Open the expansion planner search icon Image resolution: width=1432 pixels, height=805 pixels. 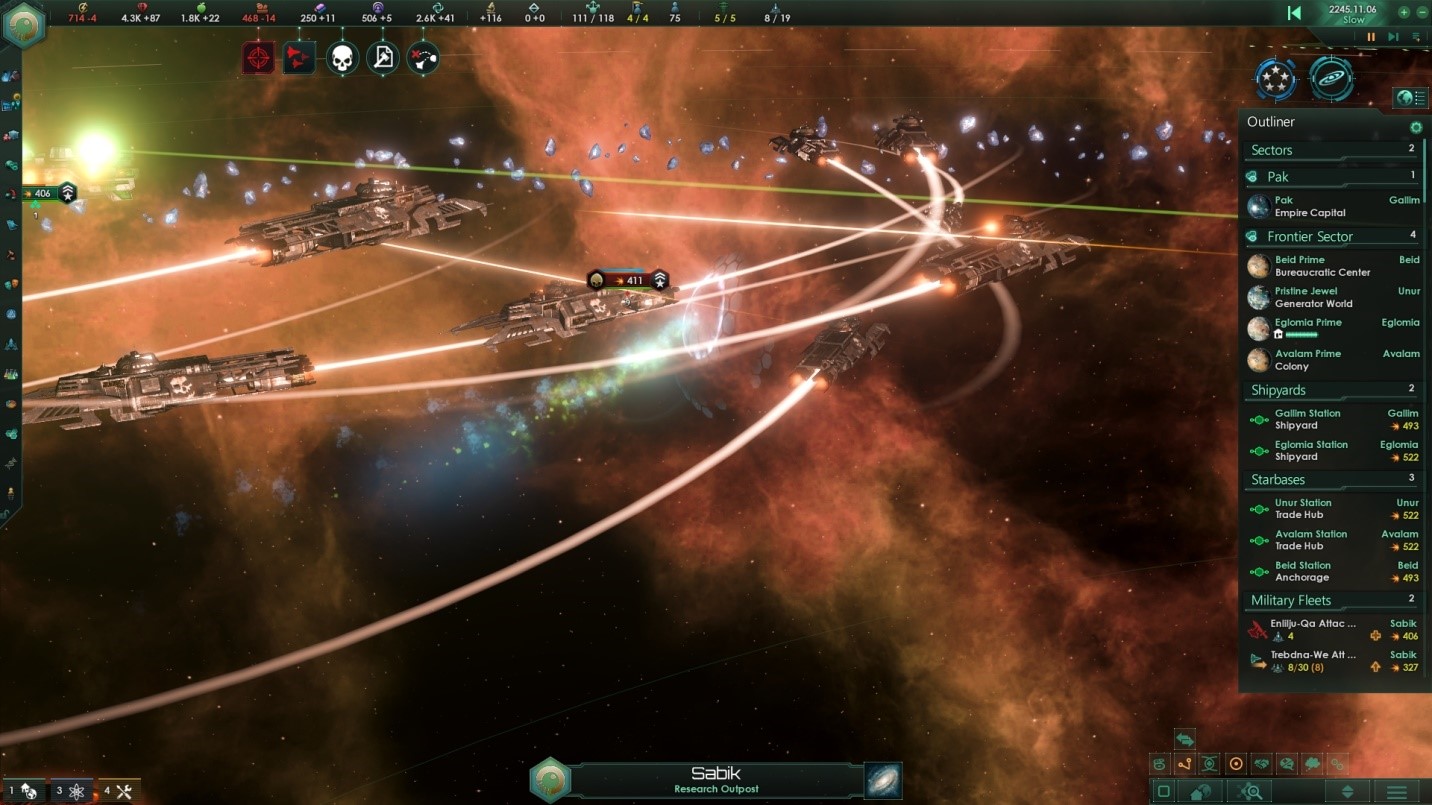(x=1251, y=791)
